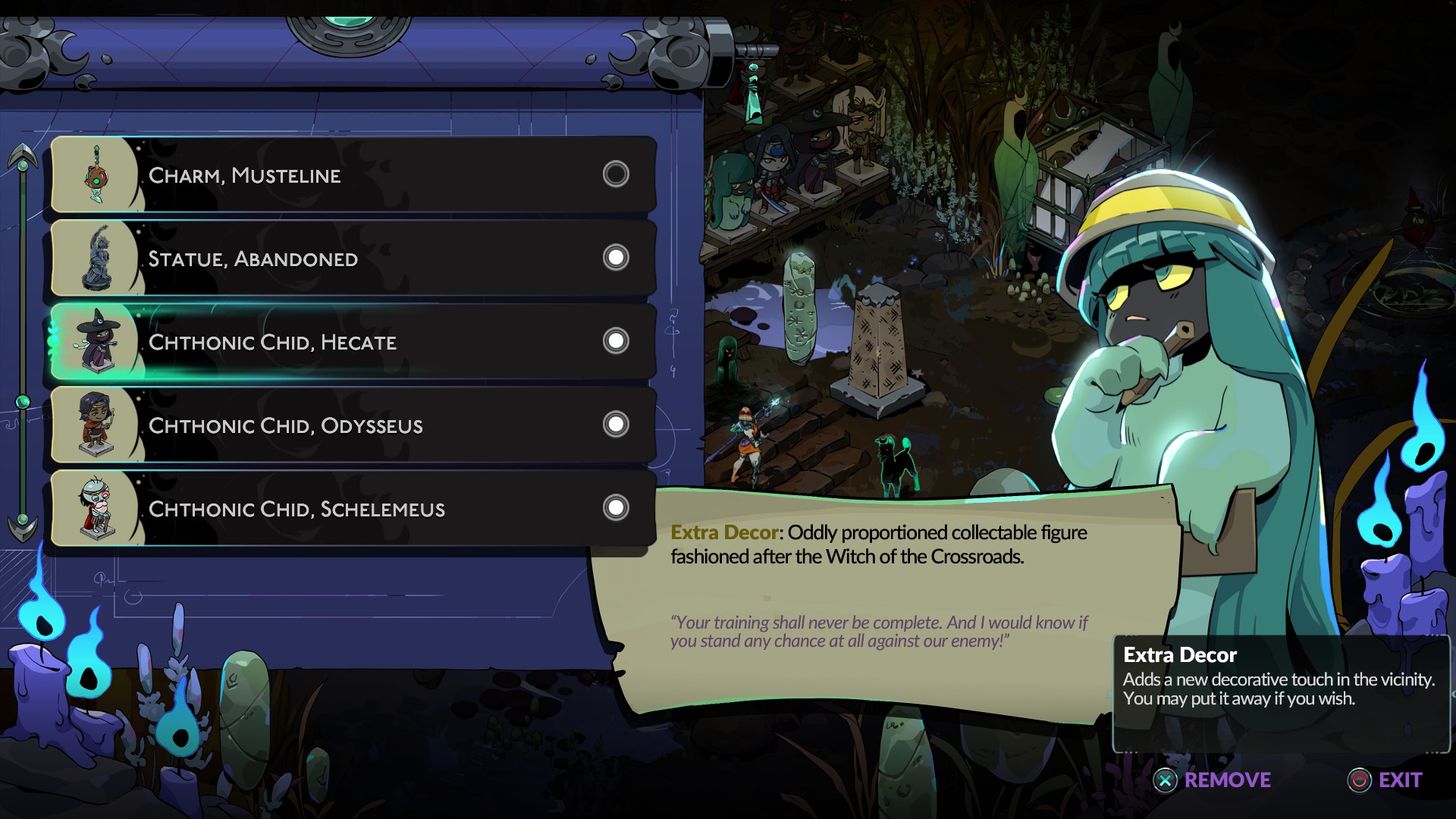Toggle the Odysseus chid radio circle
Screen dimensions: 1456x819
[616, 425]
